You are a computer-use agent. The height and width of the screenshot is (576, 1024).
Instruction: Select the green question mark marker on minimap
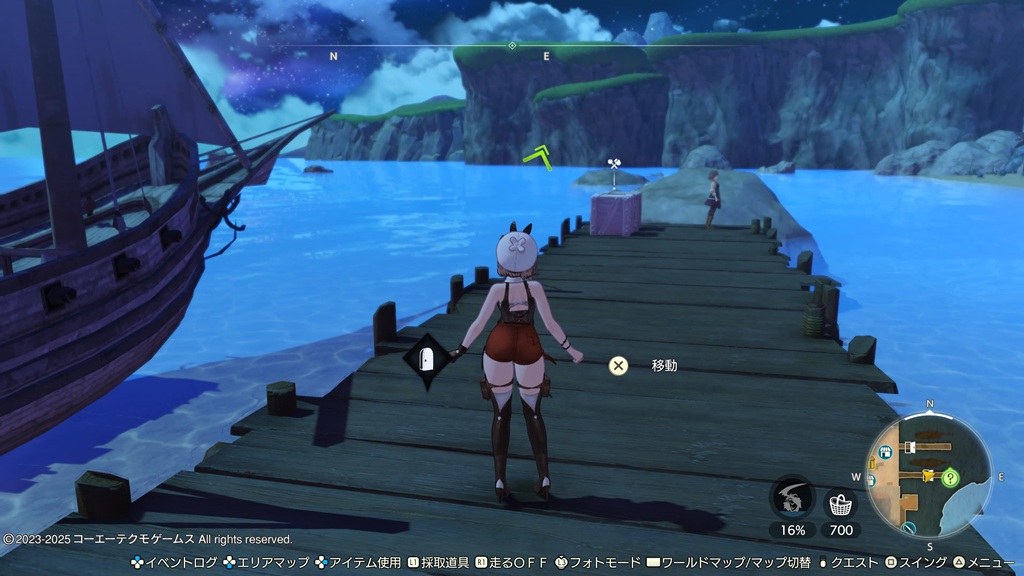point(950,478)
